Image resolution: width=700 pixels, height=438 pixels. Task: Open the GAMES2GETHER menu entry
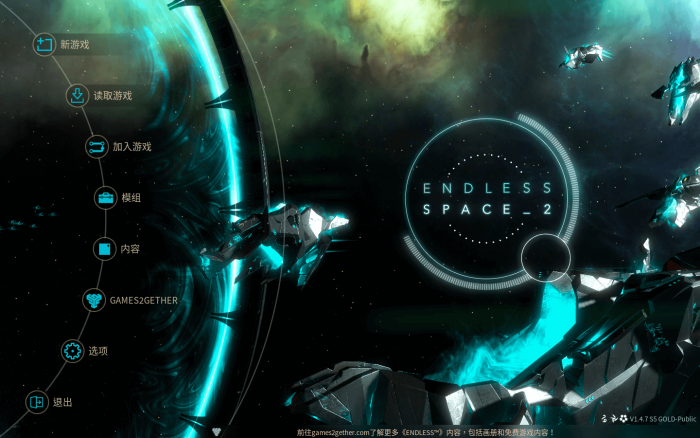(x=140, y=300)
